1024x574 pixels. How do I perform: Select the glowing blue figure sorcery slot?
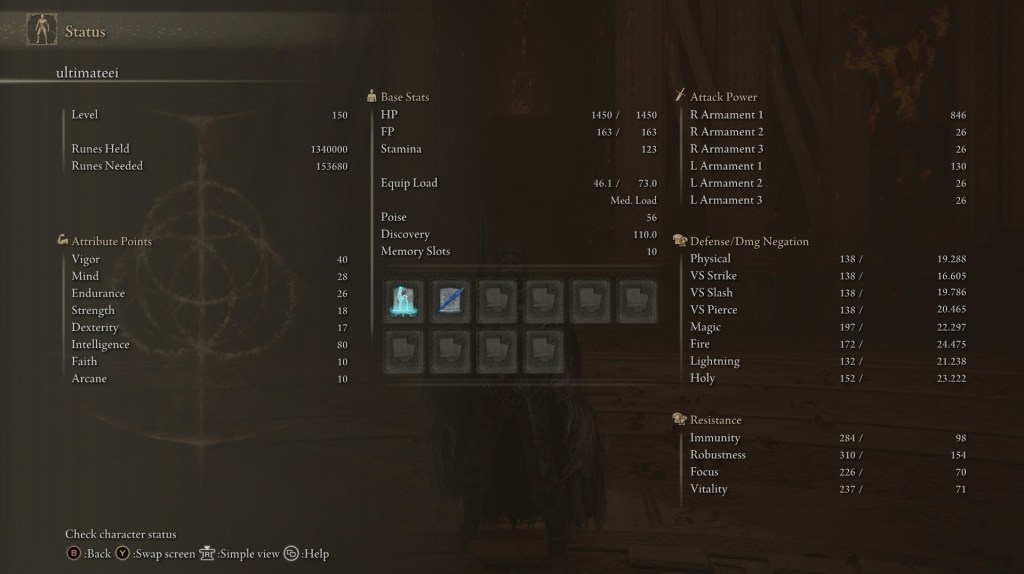point(404,300)
